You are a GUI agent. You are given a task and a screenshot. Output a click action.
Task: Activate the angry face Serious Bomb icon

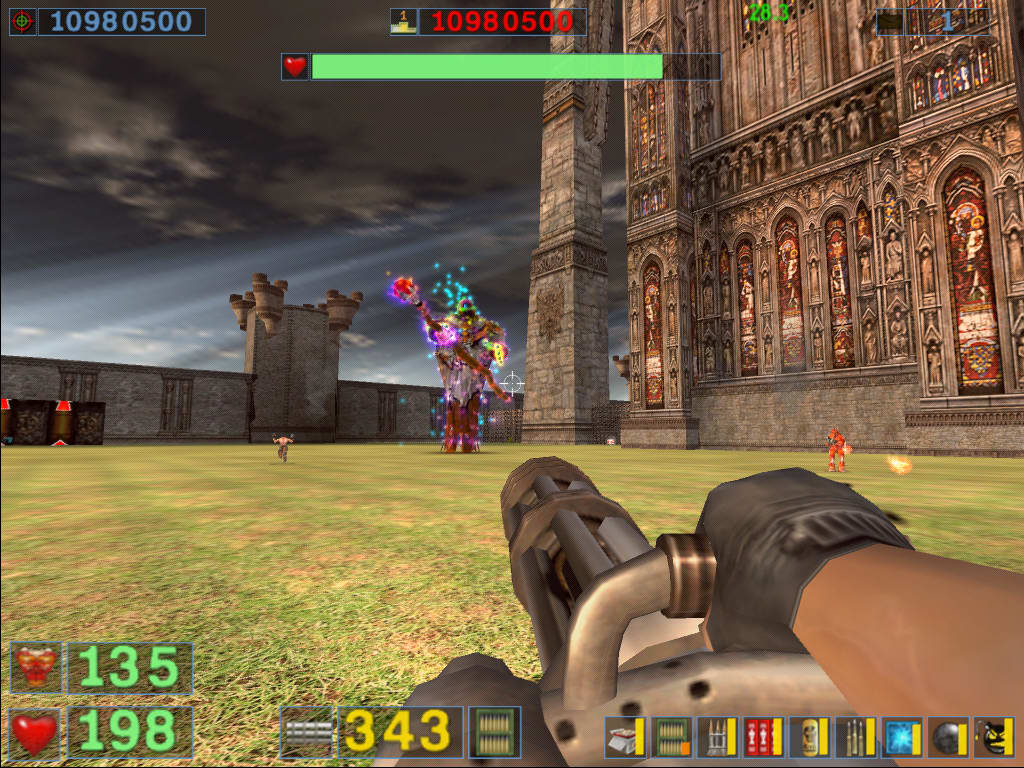pos(993,737)
